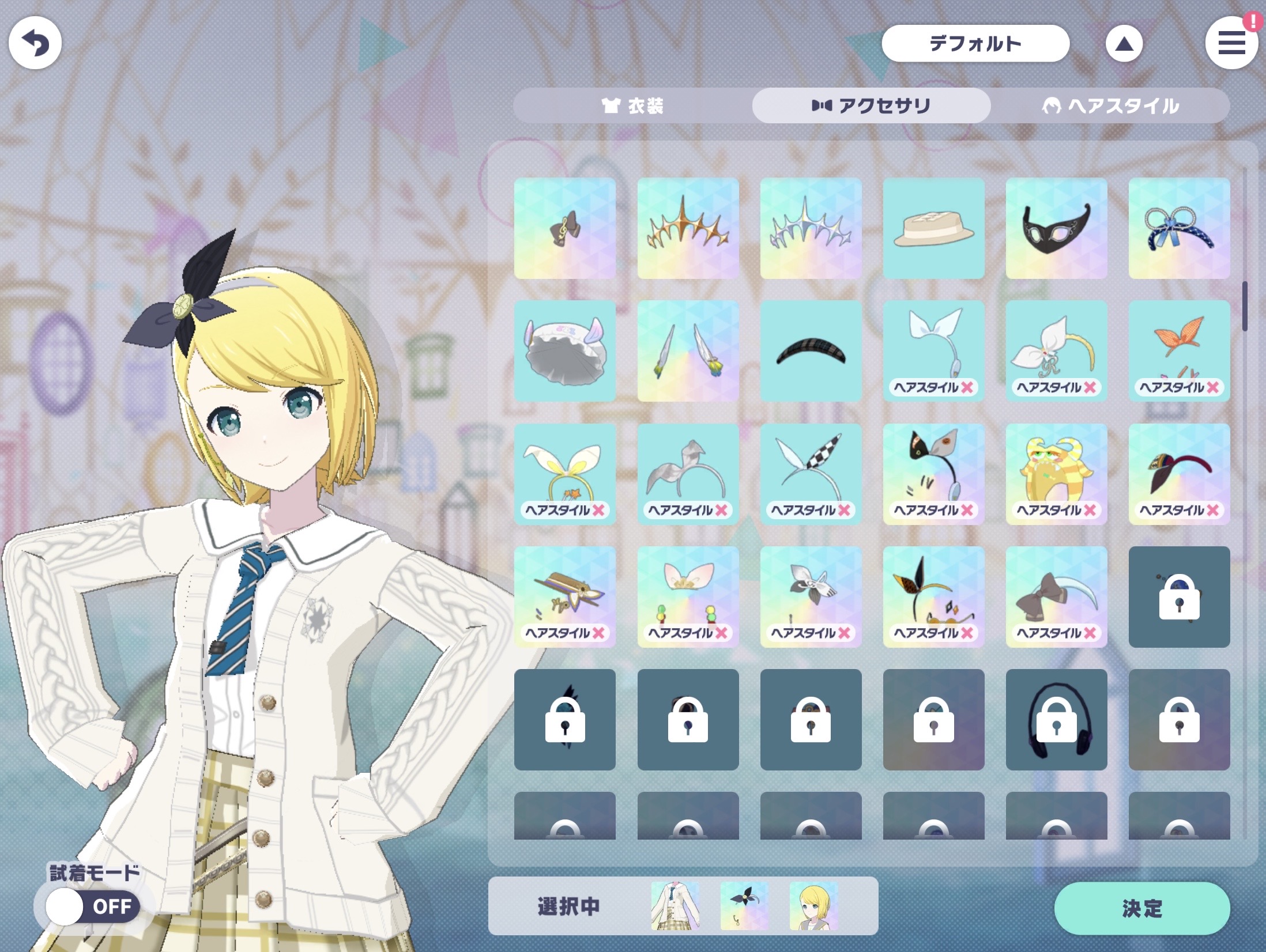The height and width of the screenshot is (952, 1266).
Task: Confirm with the 決定 button
Action: click(x=1141, y=908)
